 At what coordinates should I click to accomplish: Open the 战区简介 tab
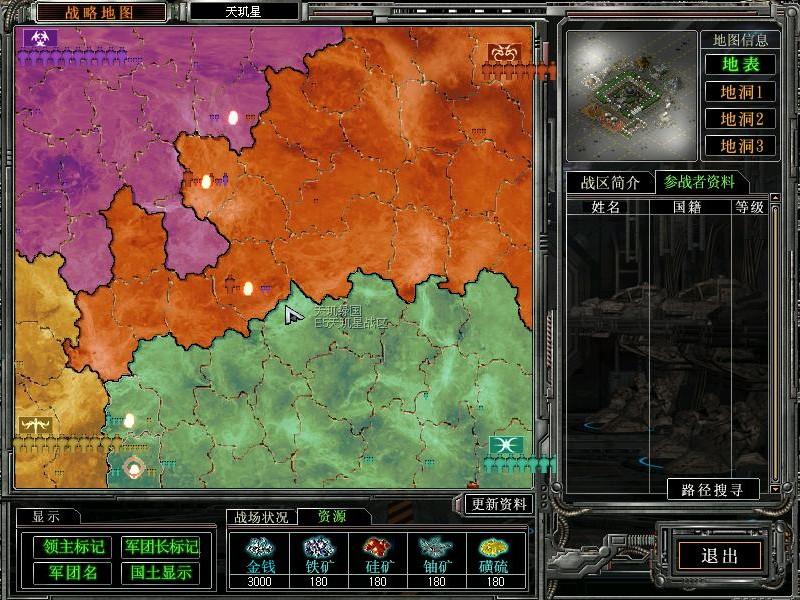(610, 182)
